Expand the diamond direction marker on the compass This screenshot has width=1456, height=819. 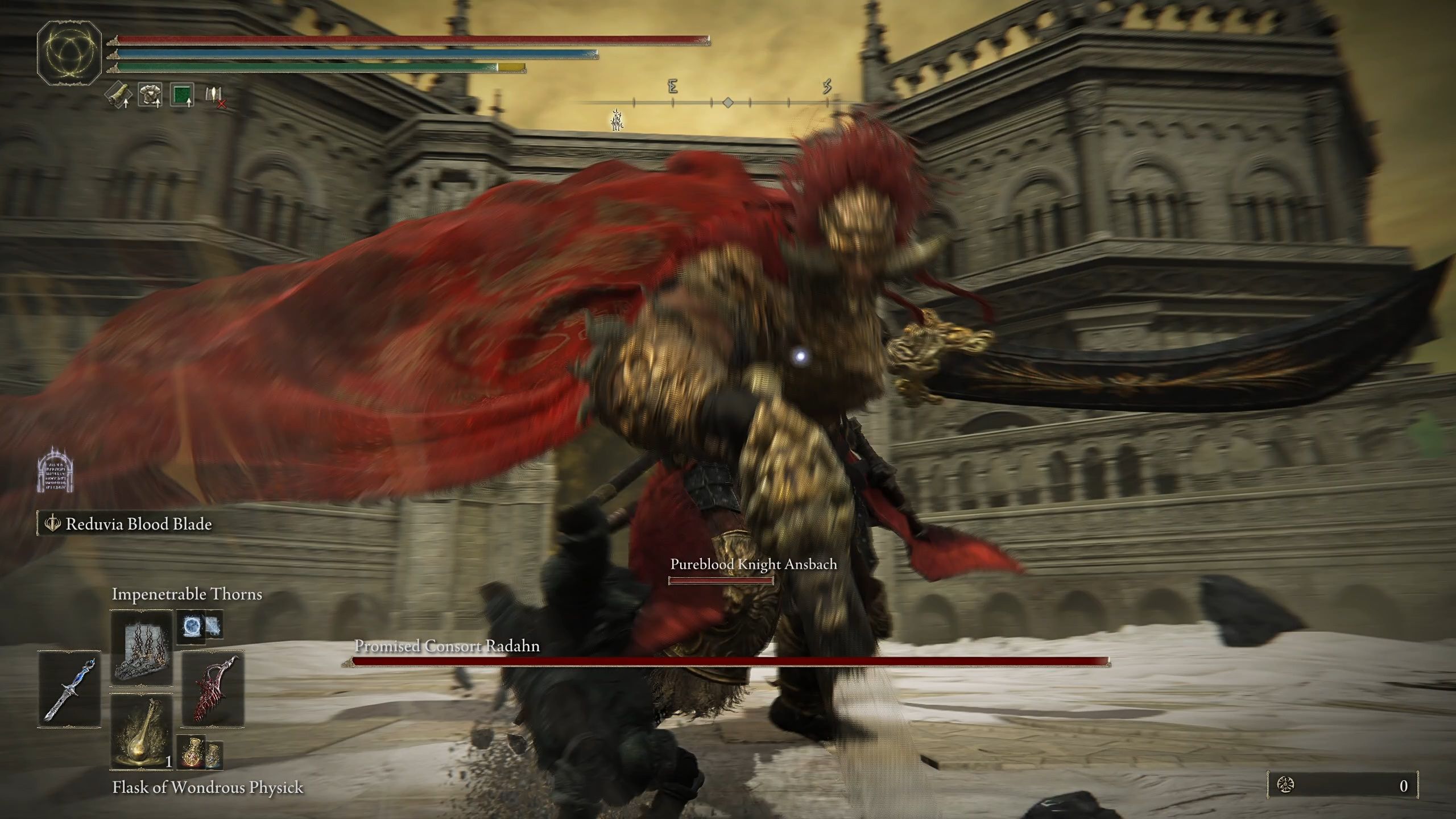[729, 102]
